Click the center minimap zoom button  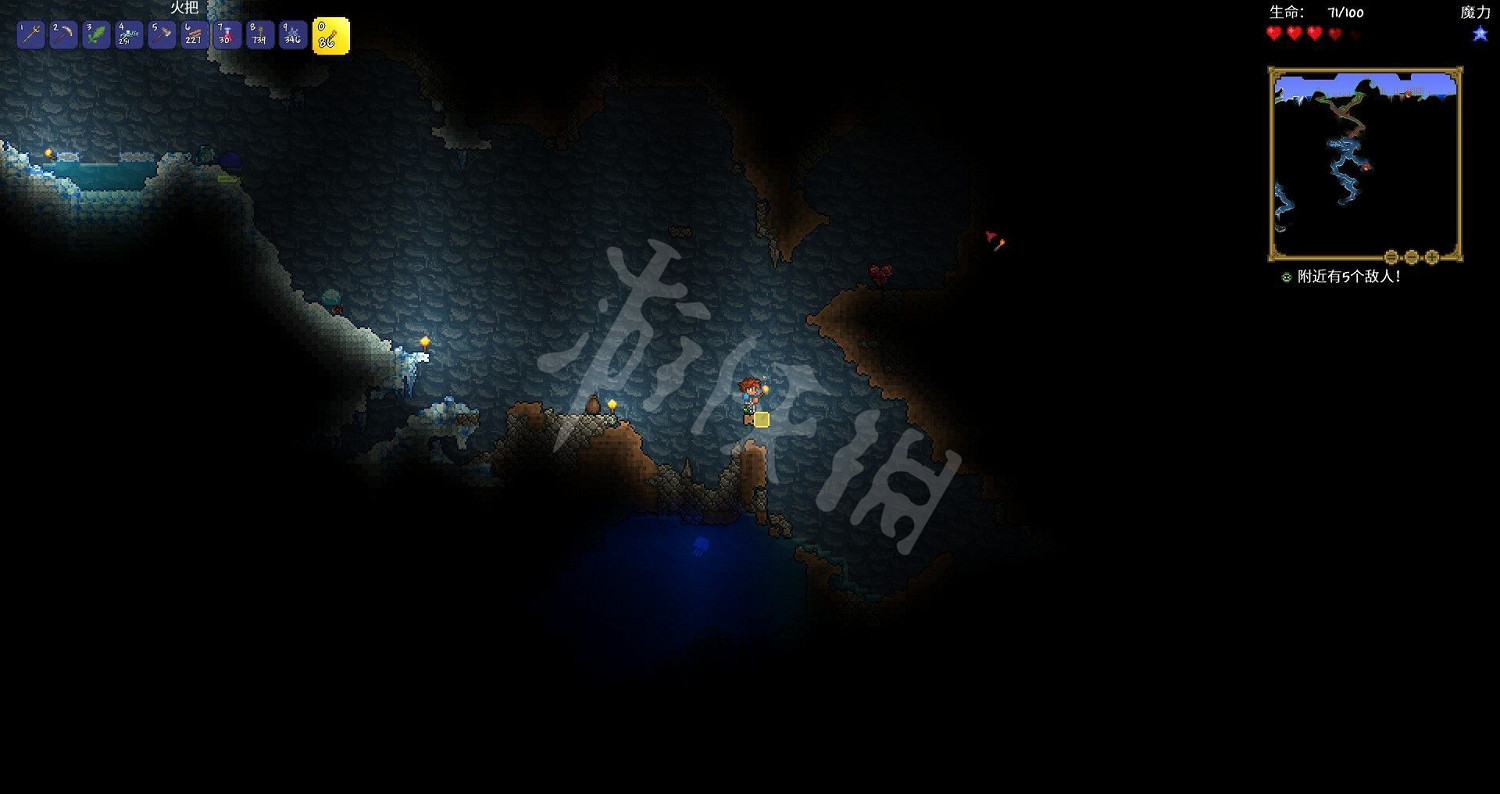1413,255
